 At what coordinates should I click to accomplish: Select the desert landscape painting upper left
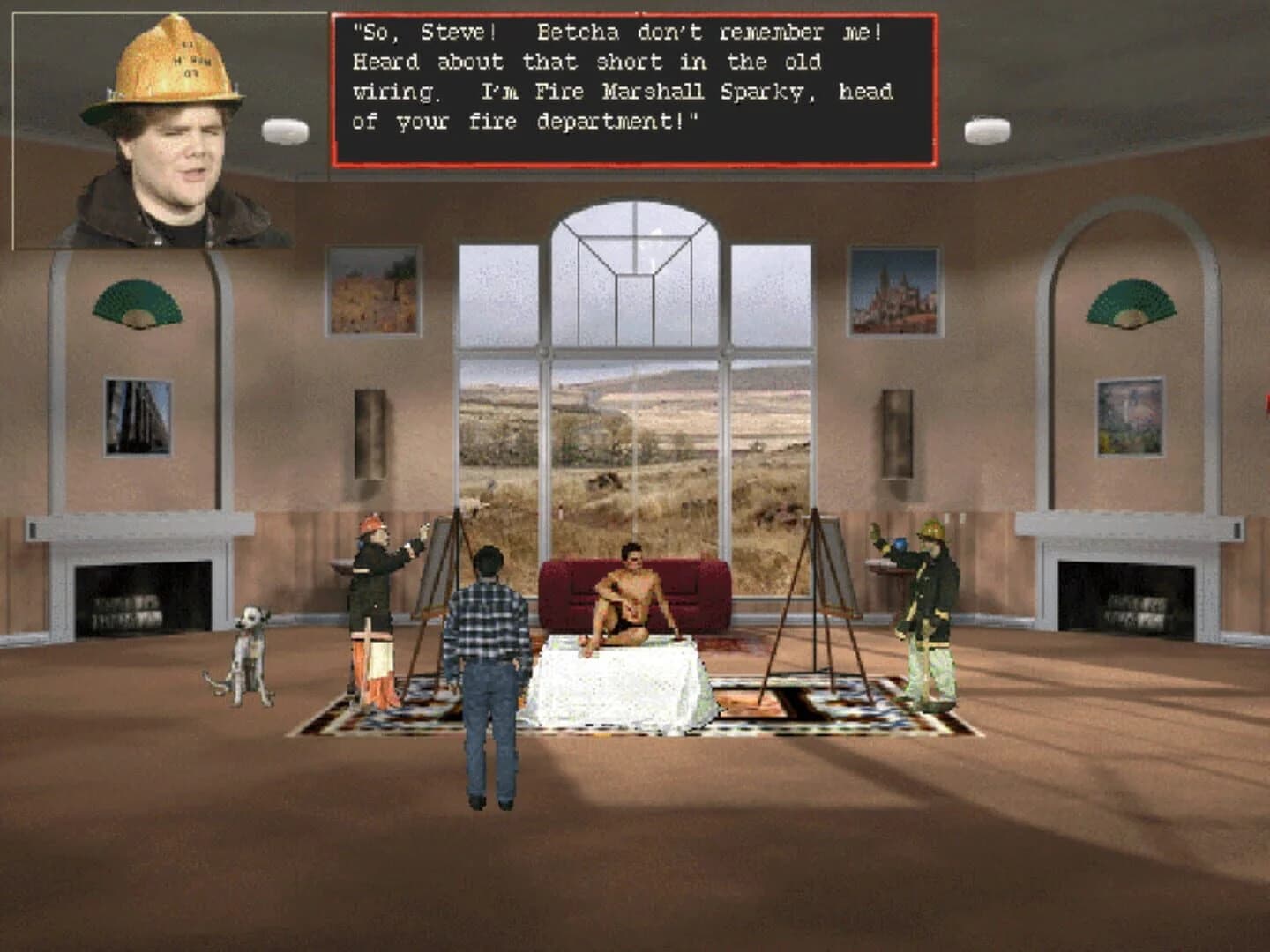374,288
